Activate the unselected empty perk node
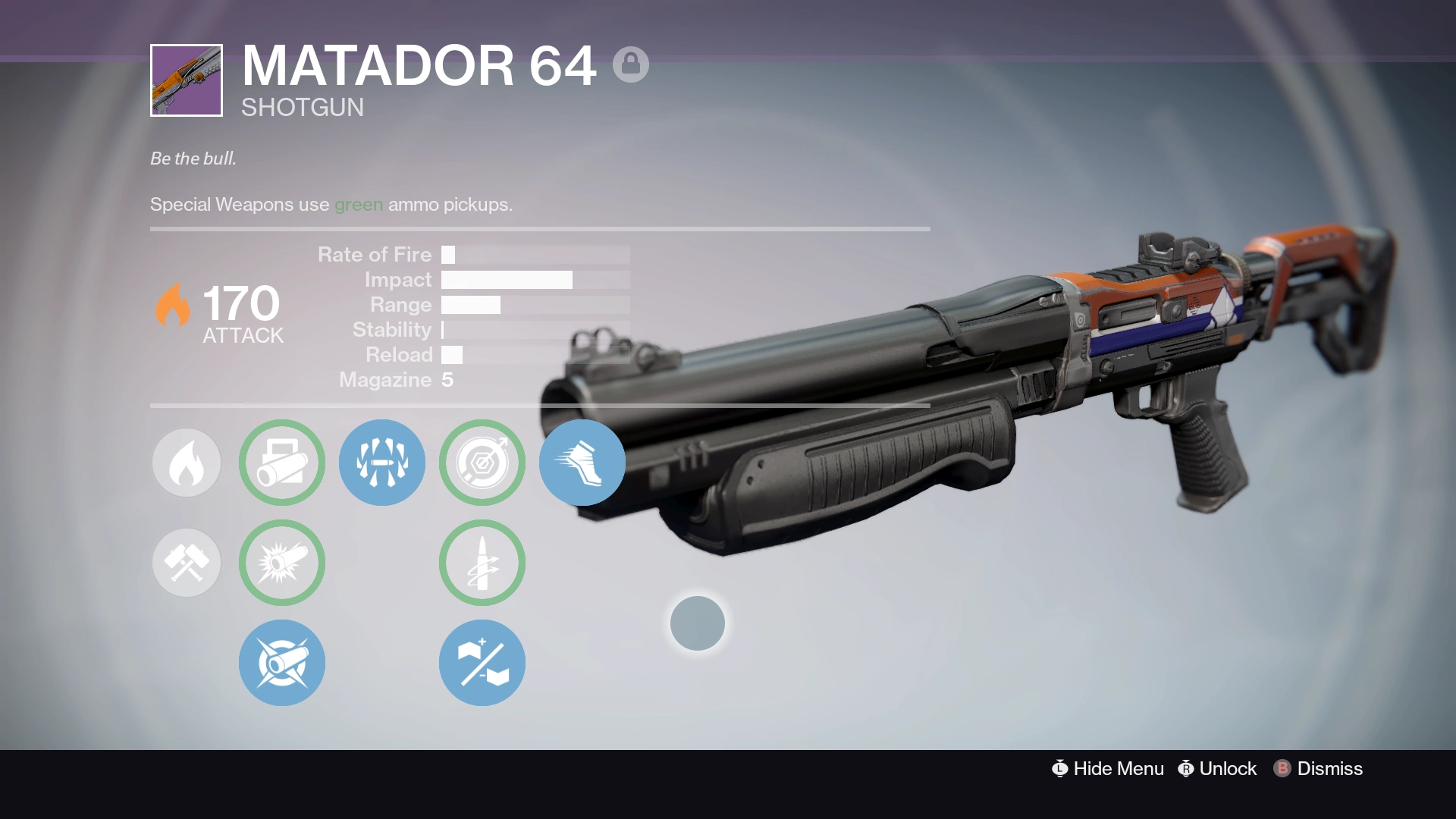1456x819 pixels. [x=698, y=623]
